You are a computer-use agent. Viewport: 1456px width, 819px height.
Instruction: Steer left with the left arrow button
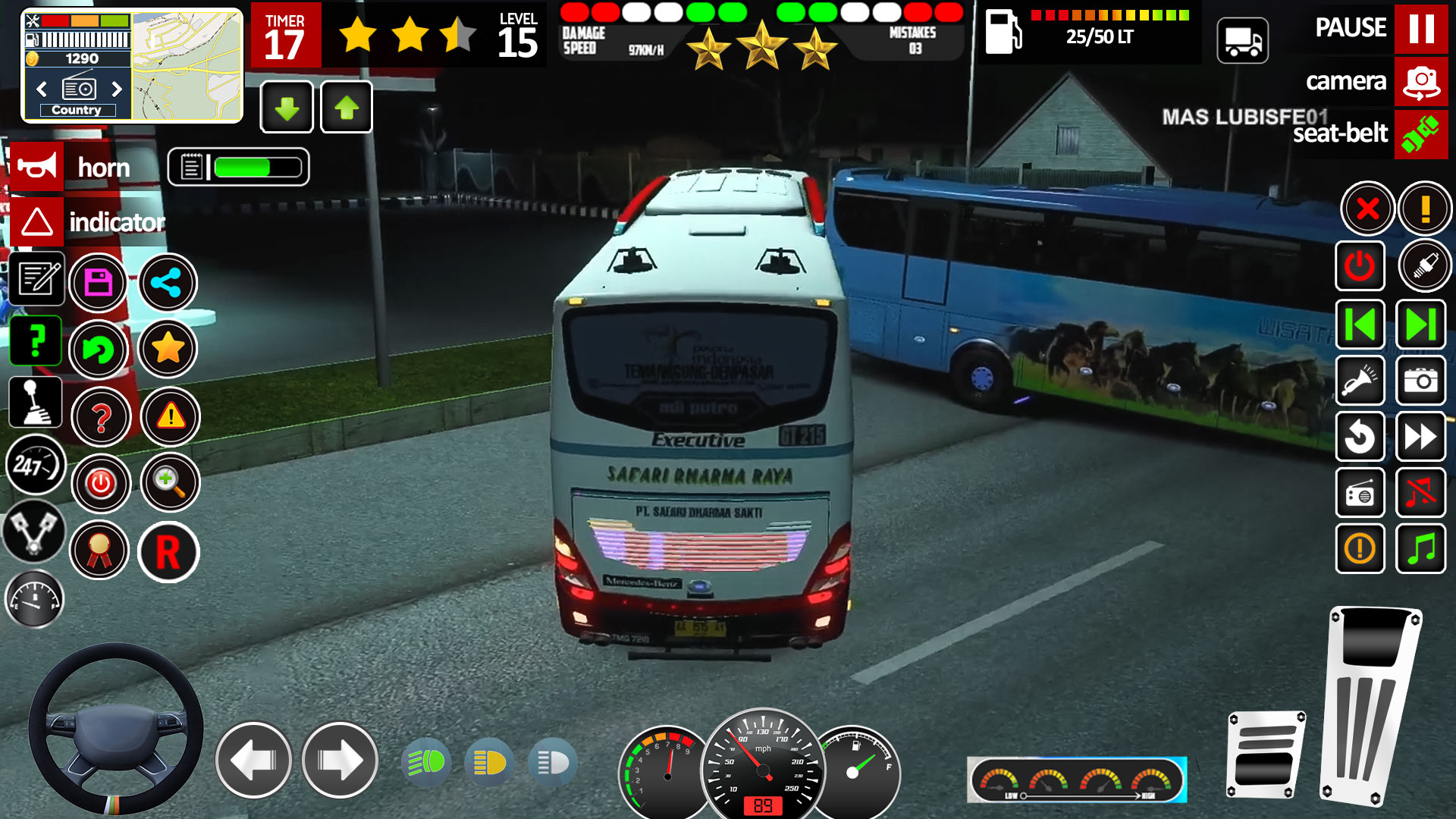253,760
